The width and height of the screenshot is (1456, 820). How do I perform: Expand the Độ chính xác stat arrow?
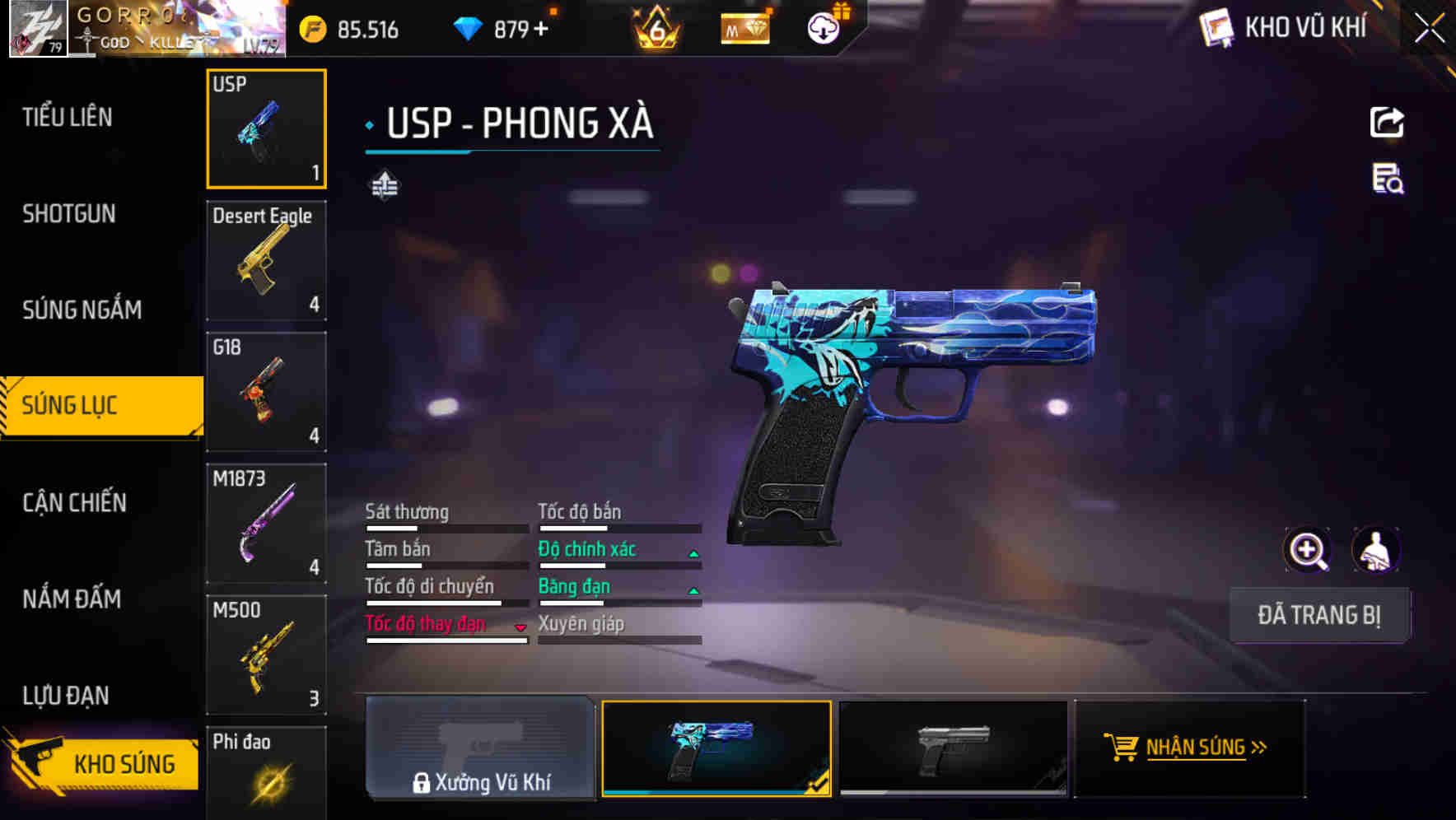tap(692, 552)
